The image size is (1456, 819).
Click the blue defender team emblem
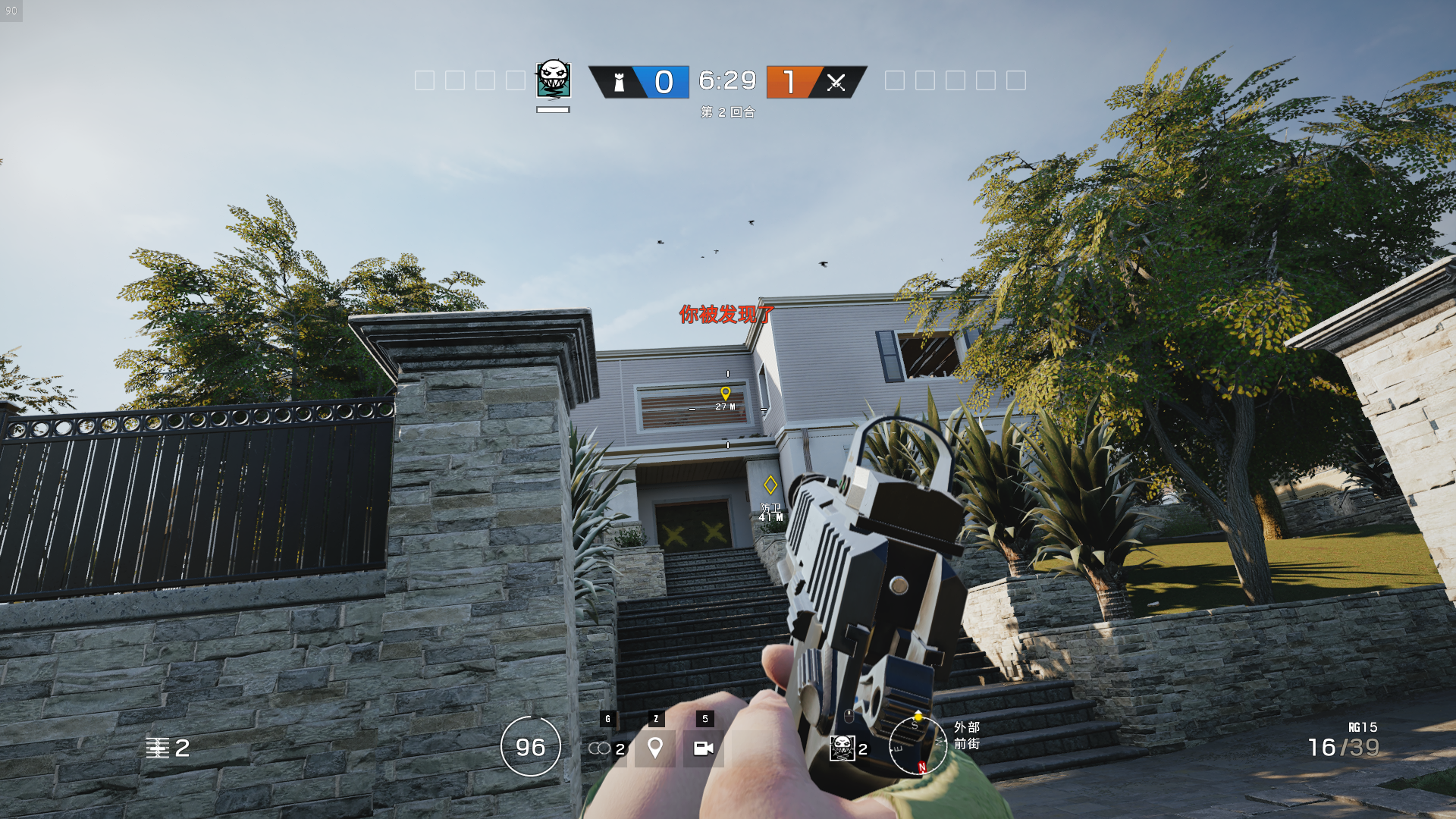(x=620, y=82)
